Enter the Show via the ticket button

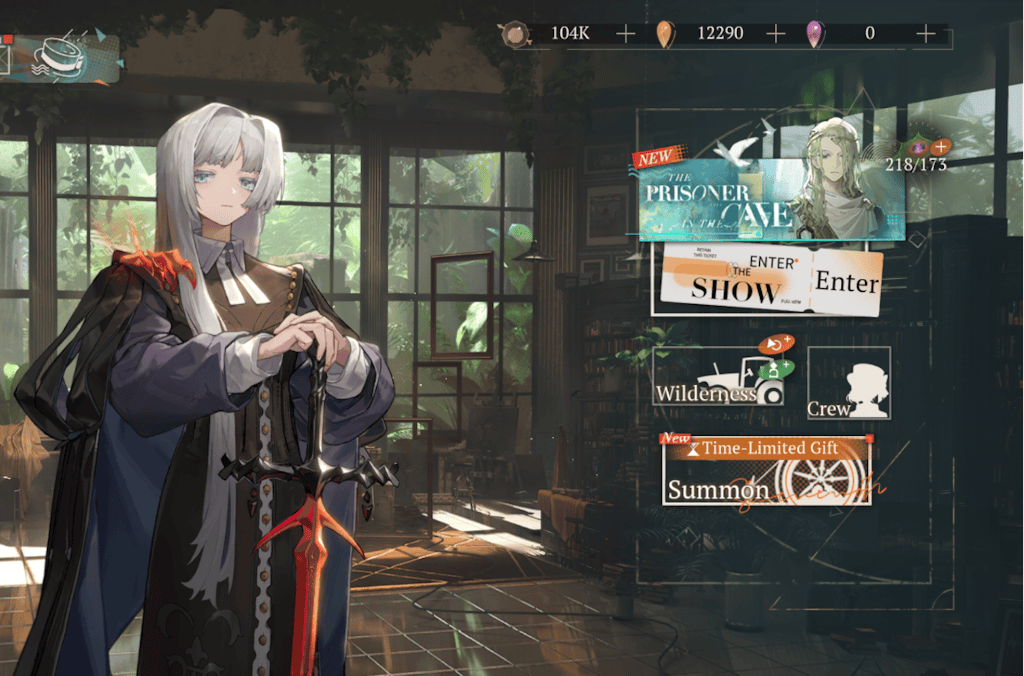point(771,282)
